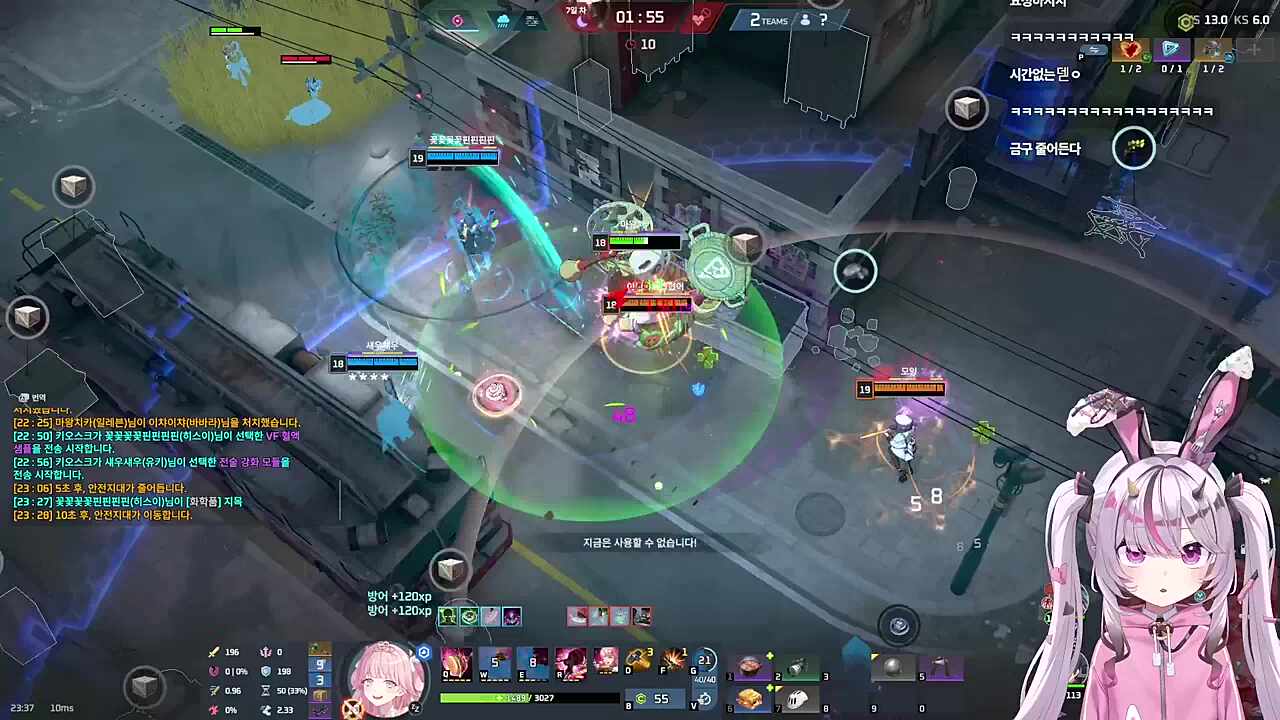Select the helmet item in slot 7
This screenshot has height=720, width=1280.
coord(796,698)
